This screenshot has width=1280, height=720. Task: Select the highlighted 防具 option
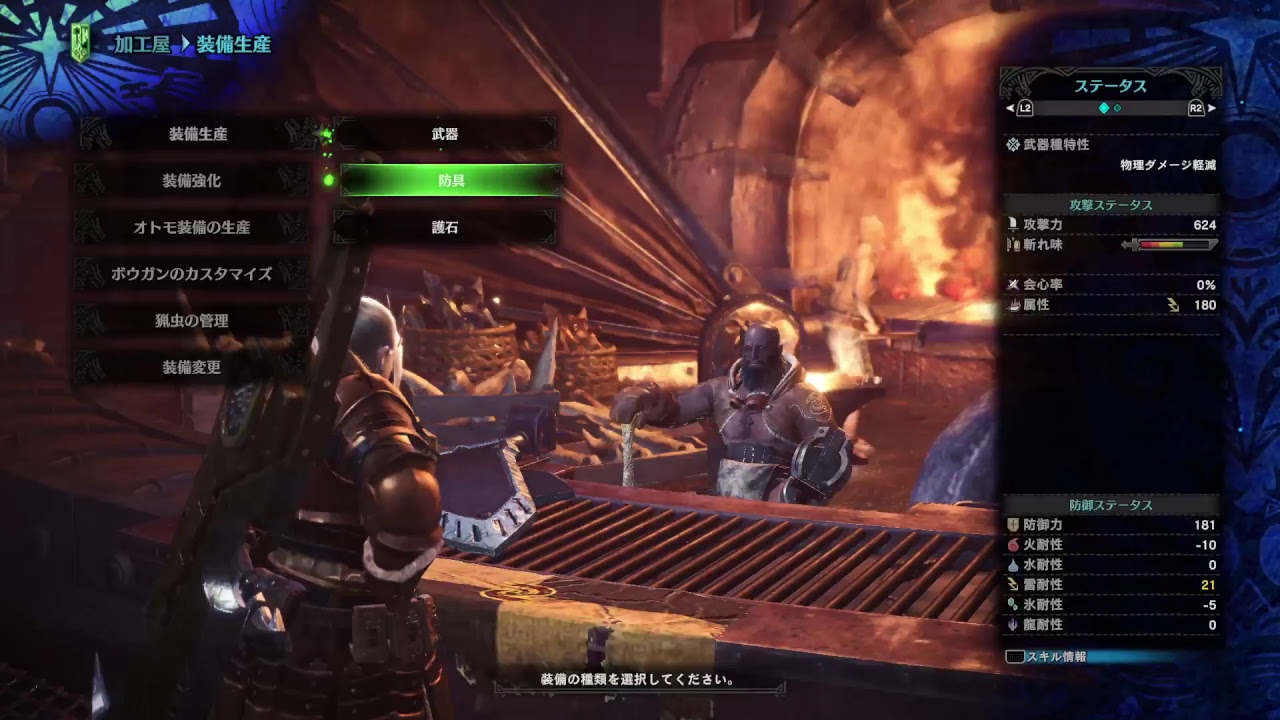click(451, 181)
